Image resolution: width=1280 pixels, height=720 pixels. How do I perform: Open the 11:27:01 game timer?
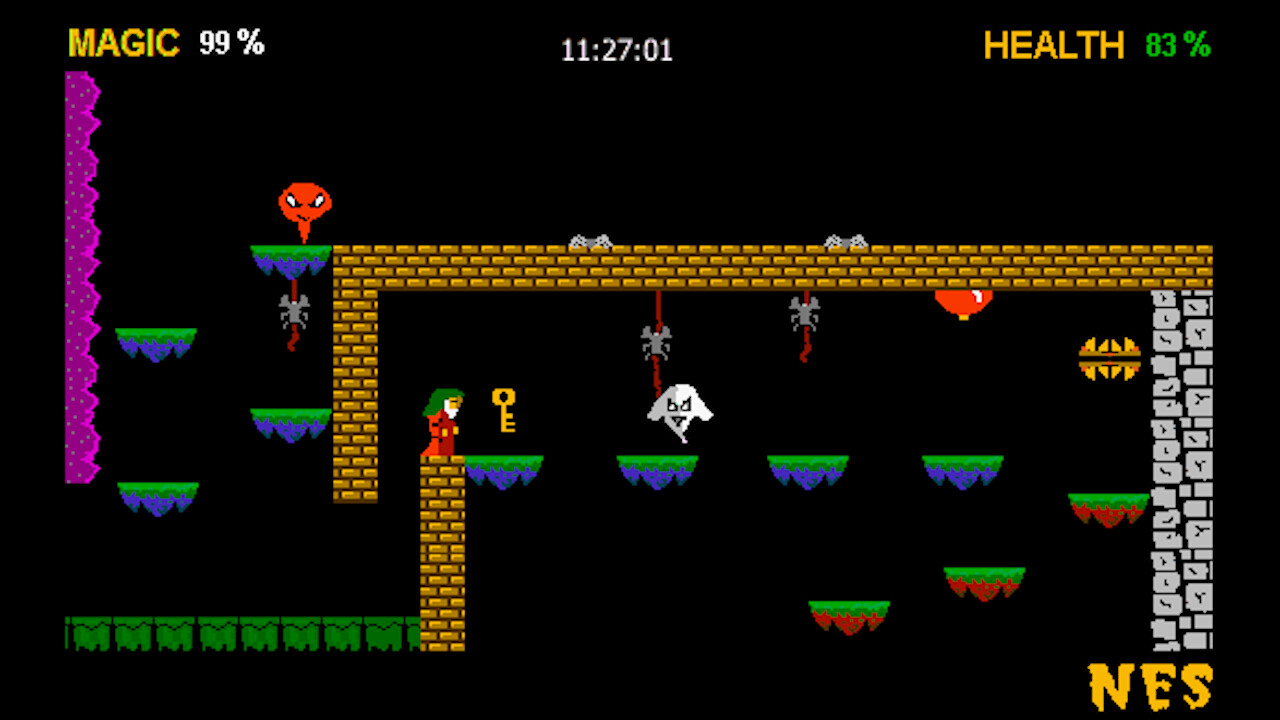click(x=617, y=48)
